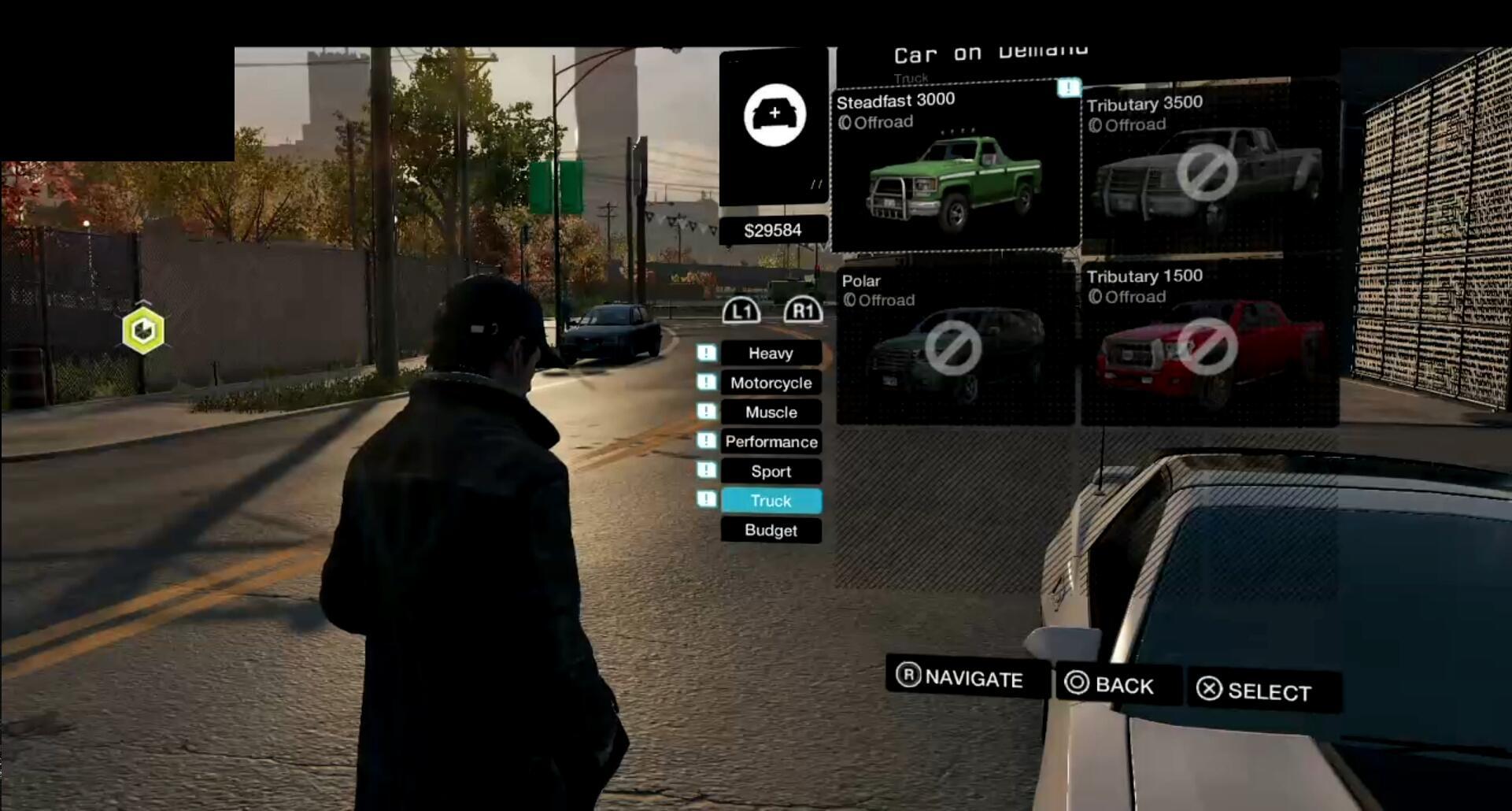Click the Car on Demand app icon
The height and width of the screenshot is (811, 1512).
click(x=774, y=116)
